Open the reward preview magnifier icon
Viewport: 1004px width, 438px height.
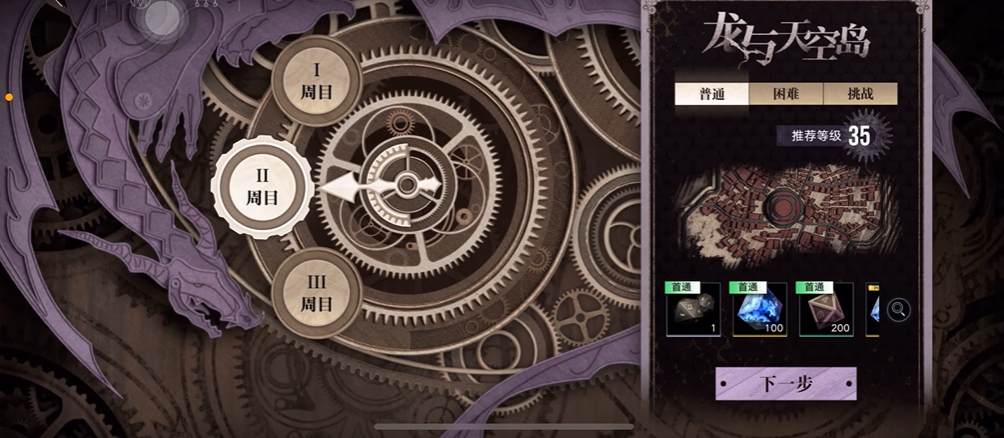pos(899,310)
